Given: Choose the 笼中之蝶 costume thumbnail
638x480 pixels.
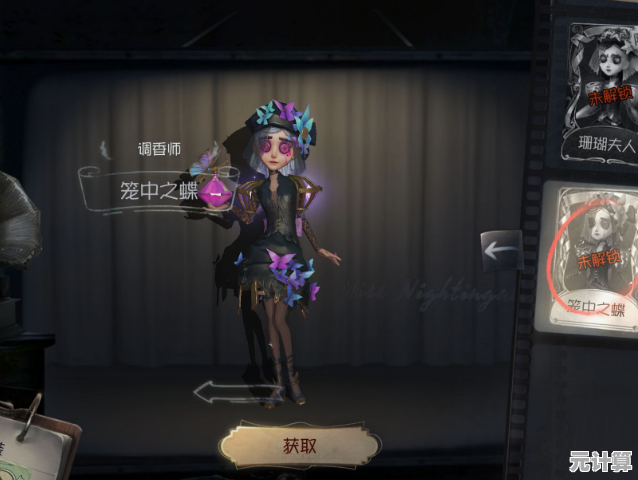Looking at the screenshot, I should coord(595,256).
